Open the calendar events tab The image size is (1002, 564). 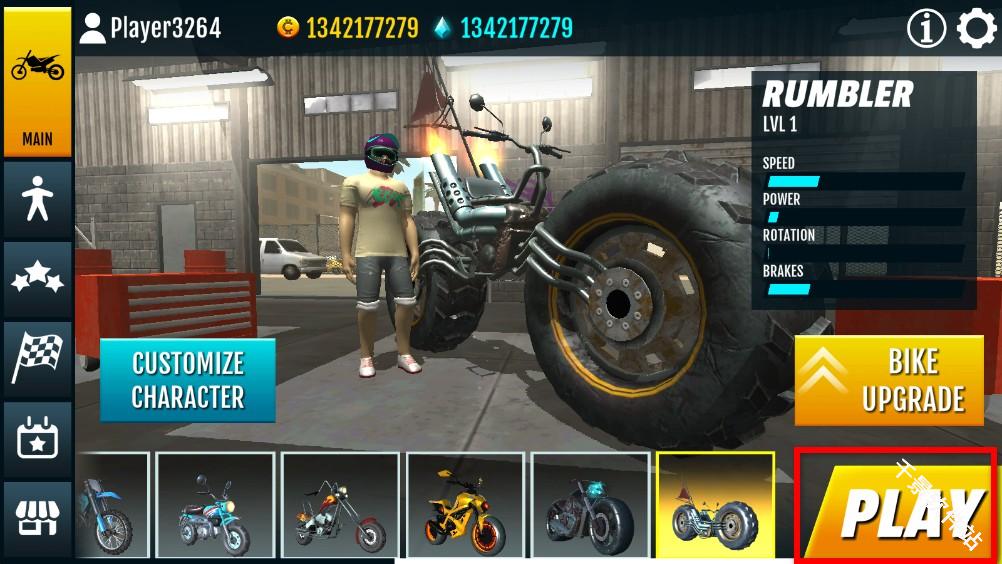point(37,439)
